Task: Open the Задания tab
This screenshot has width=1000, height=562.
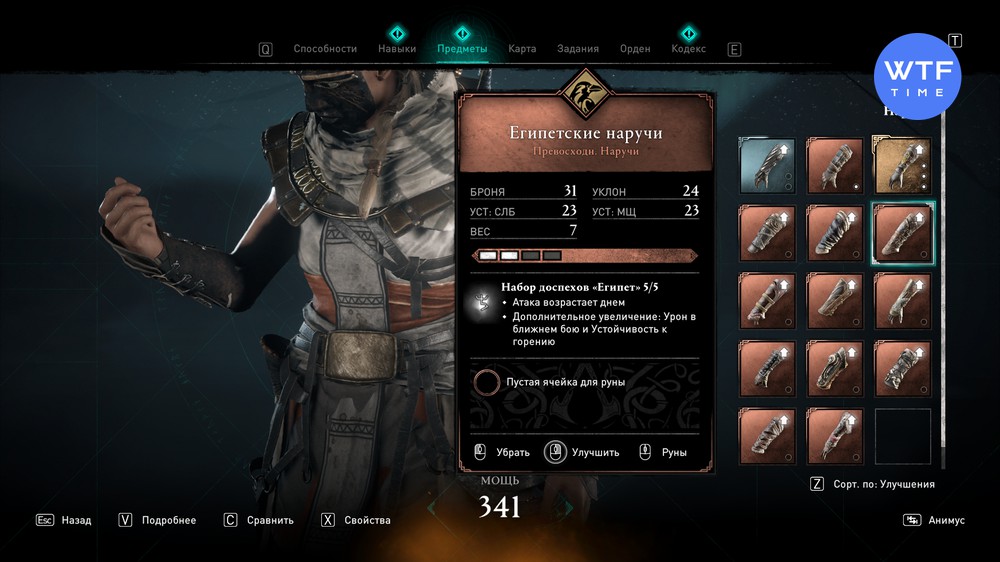Action: 579,49
